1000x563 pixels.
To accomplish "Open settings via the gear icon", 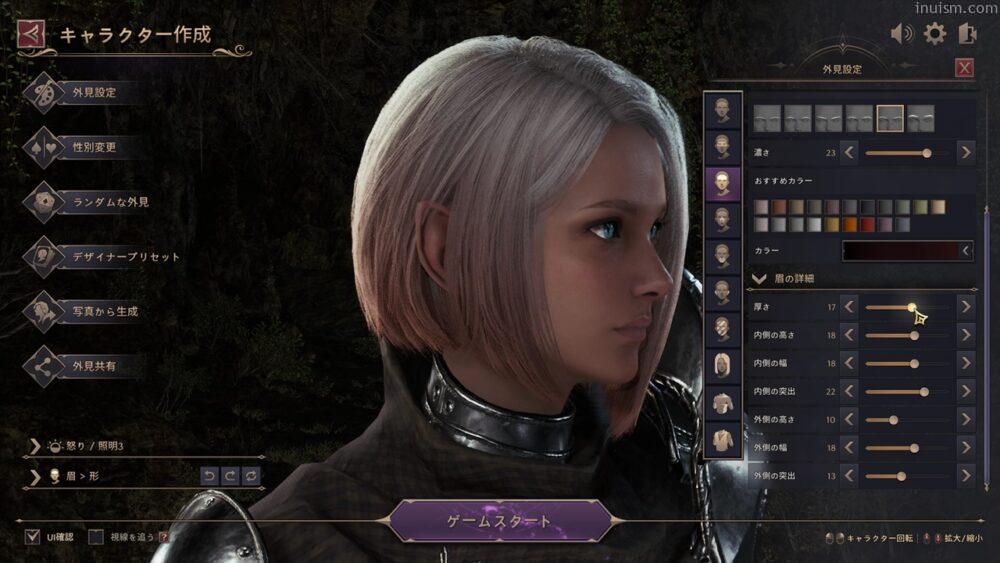I will 935,34.
